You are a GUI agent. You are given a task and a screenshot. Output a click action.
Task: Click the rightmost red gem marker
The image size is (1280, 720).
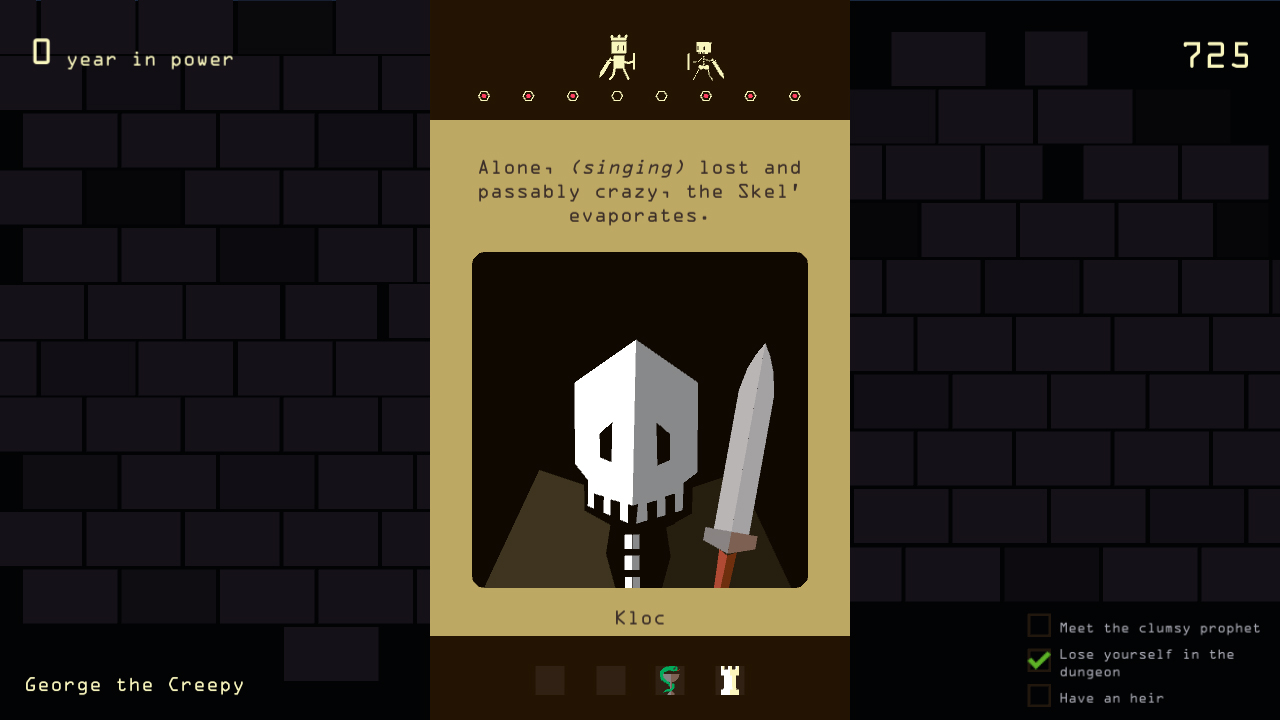pos(794,95)
